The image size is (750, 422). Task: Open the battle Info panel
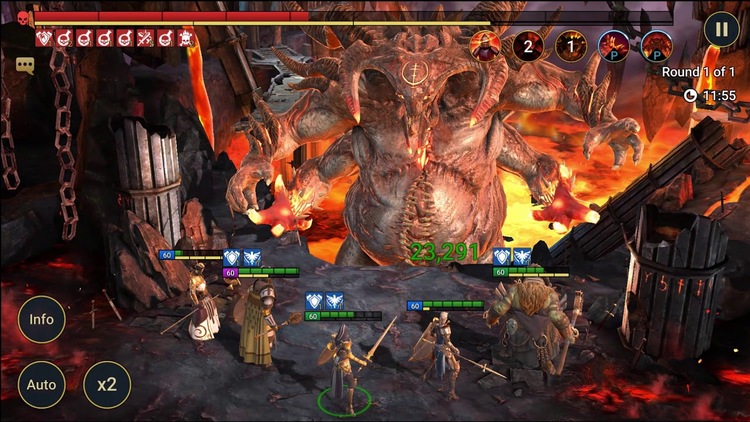(x=42, y=320)
